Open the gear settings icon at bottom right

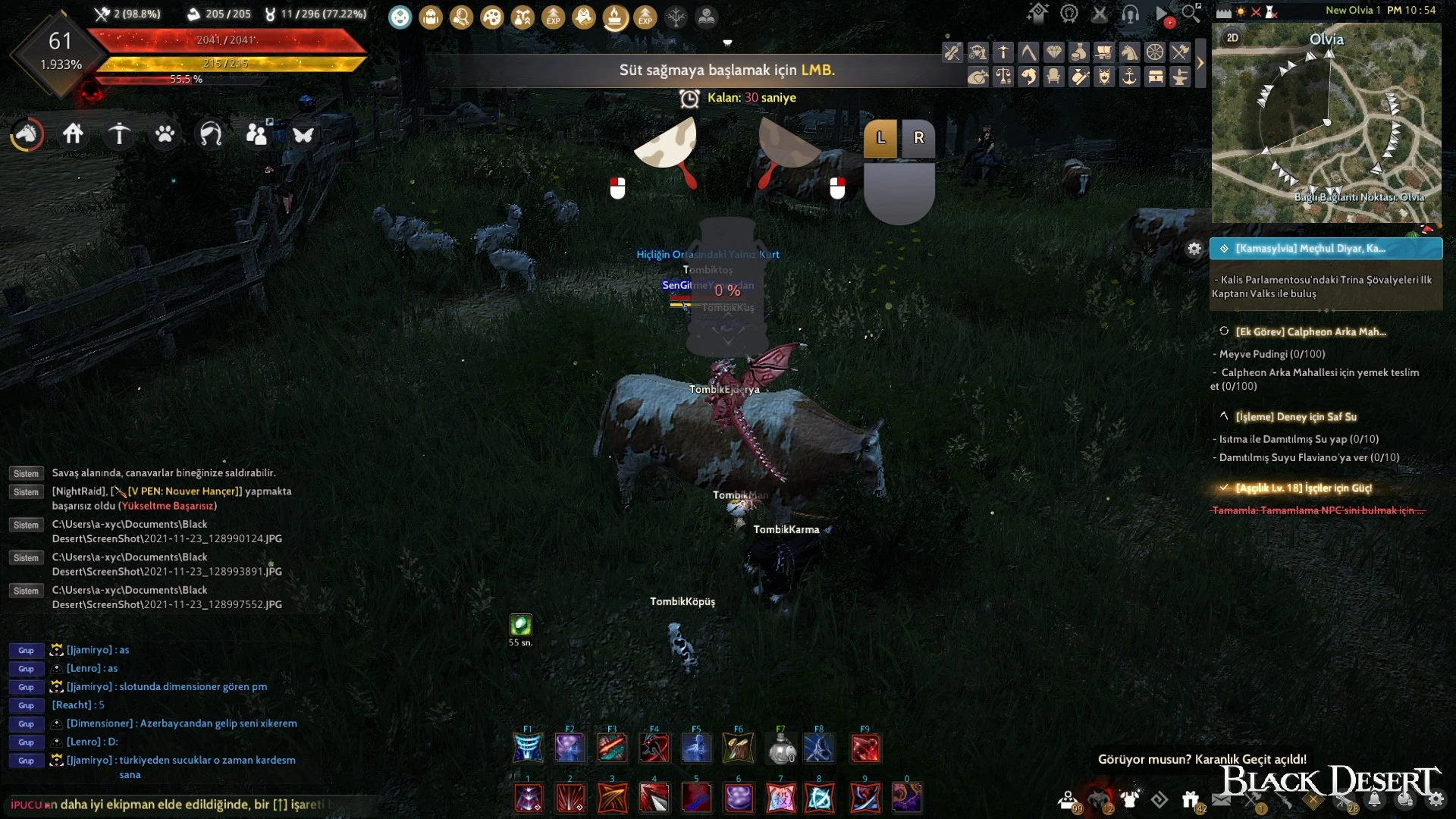tap(1436, 799)
